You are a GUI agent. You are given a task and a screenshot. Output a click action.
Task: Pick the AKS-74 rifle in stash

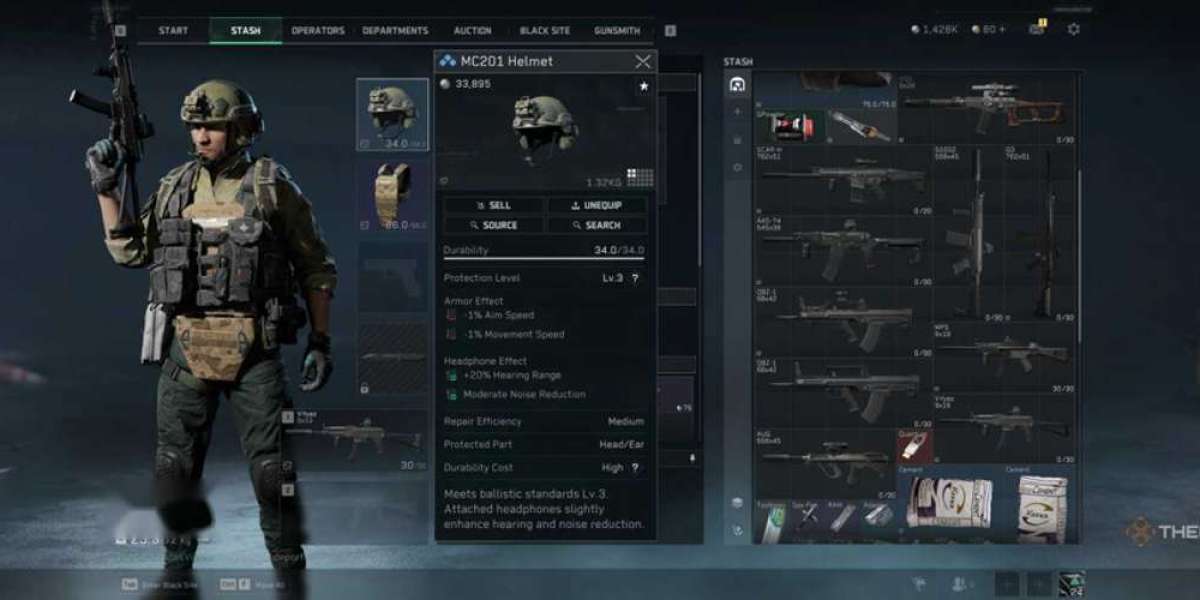842,245
